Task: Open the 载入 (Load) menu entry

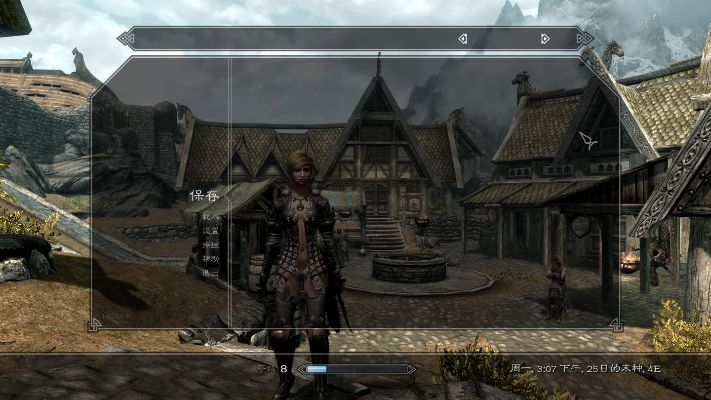Action: click(209, 215)
